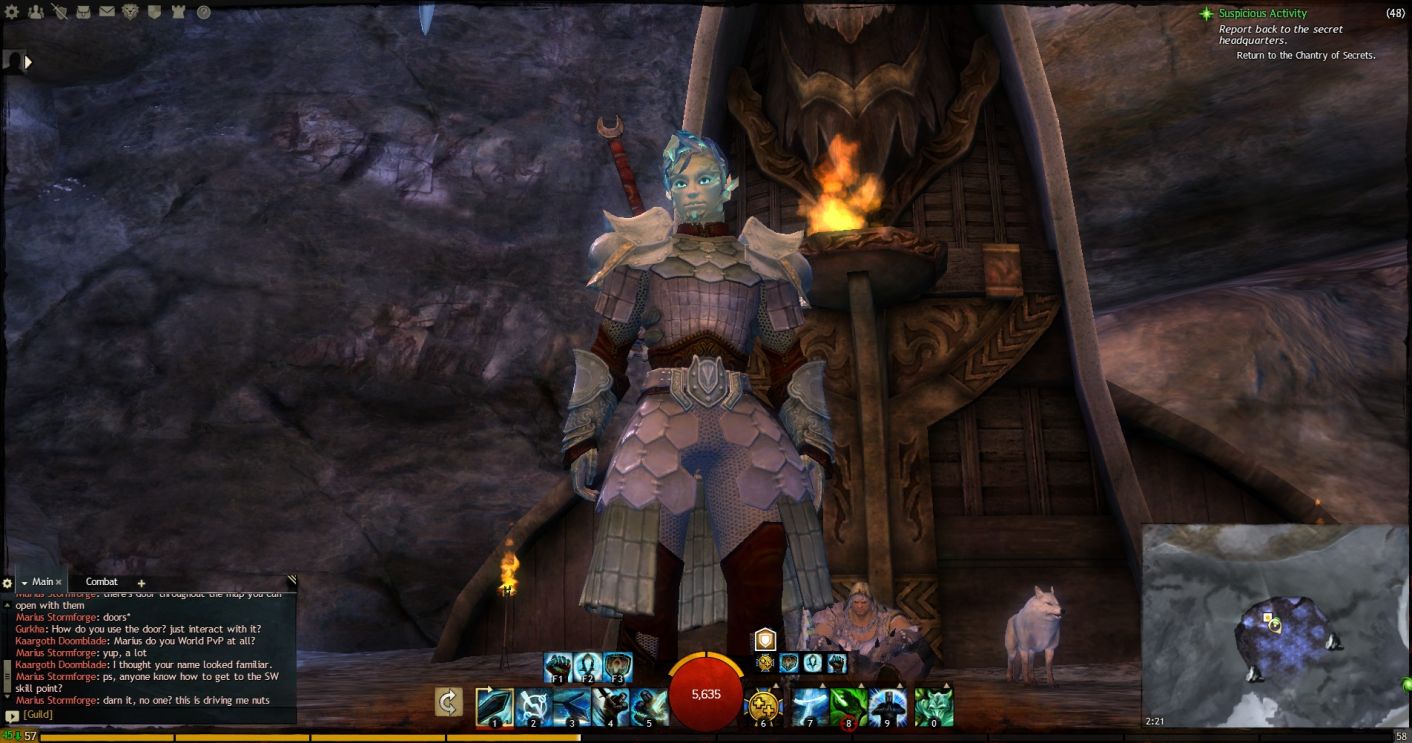Screen dimensions: 1412x743
Task: Open chat options gear icon
Action: tap(7, 583)
